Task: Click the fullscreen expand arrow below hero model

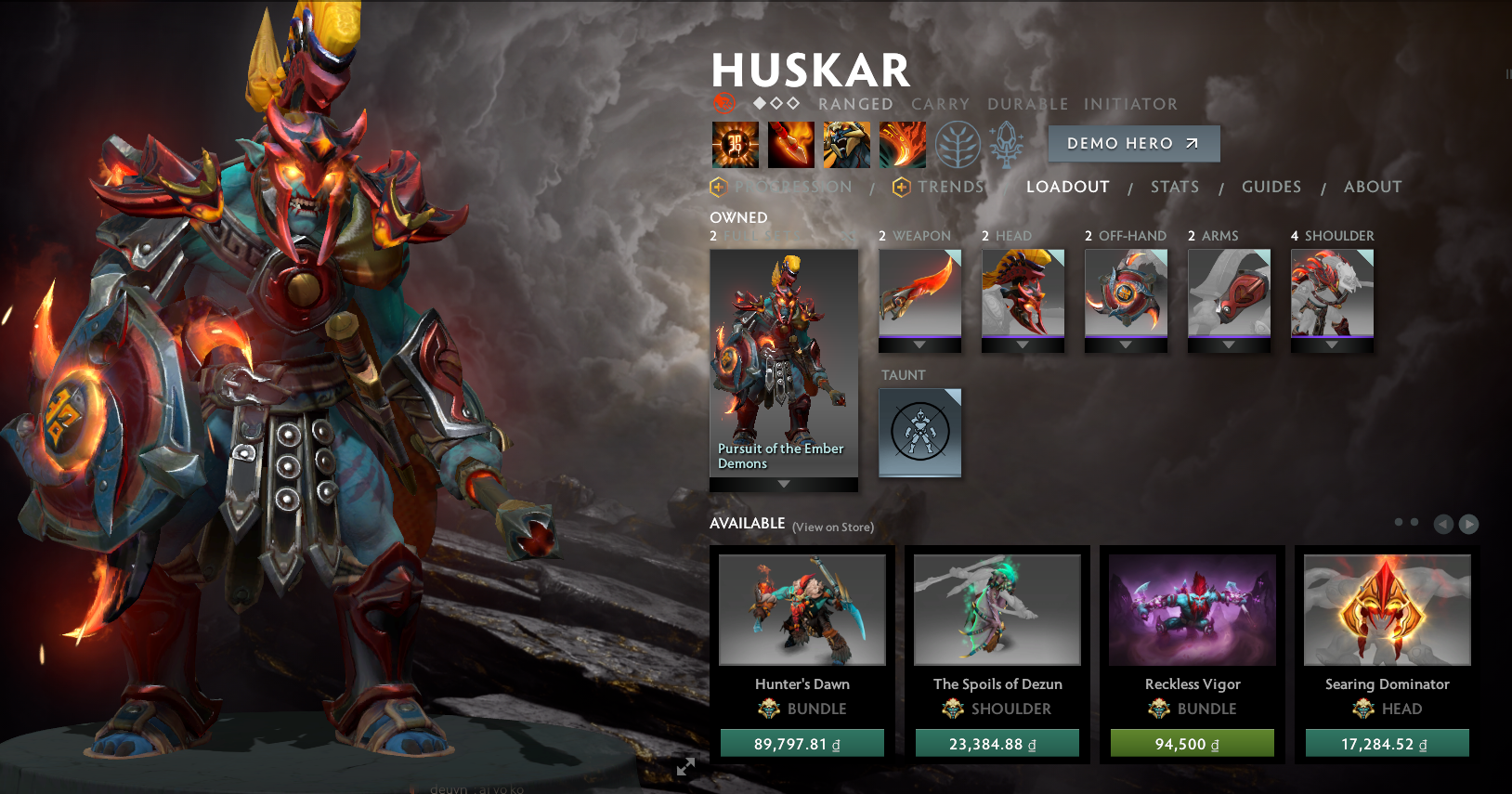Action: [x=685, y=767]
